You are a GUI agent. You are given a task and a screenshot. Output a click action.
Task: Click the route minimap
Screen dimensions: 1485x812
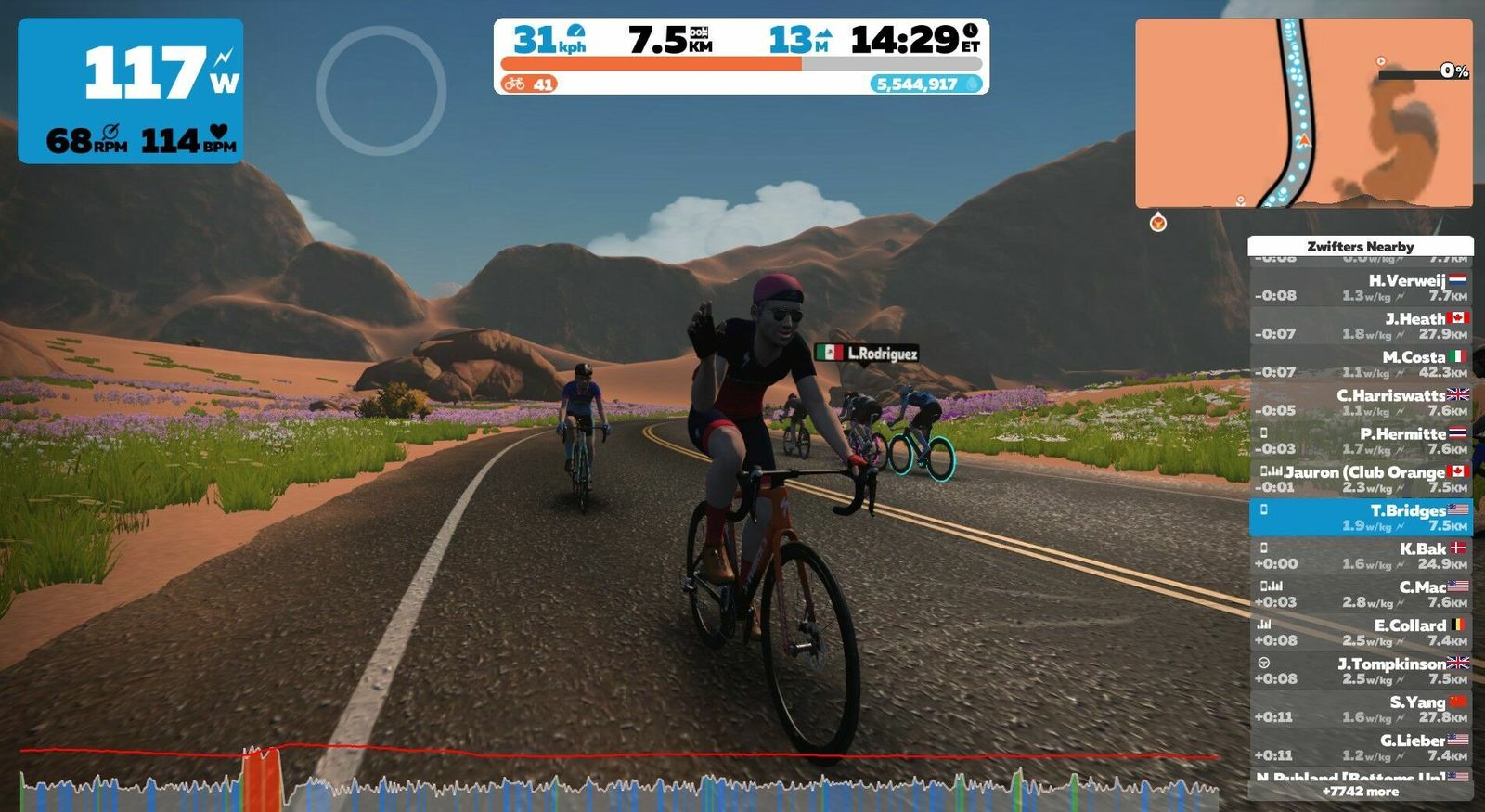pos(1303,113)
